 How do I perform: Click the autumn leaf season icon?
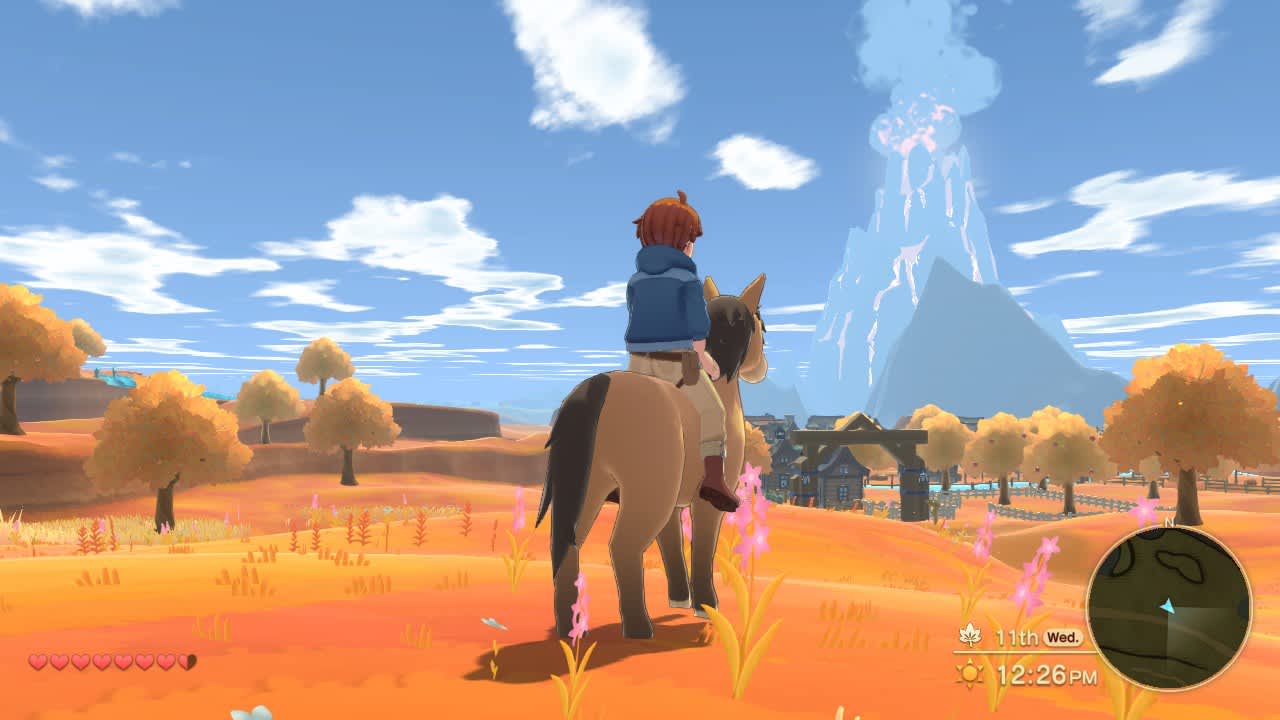971,635
